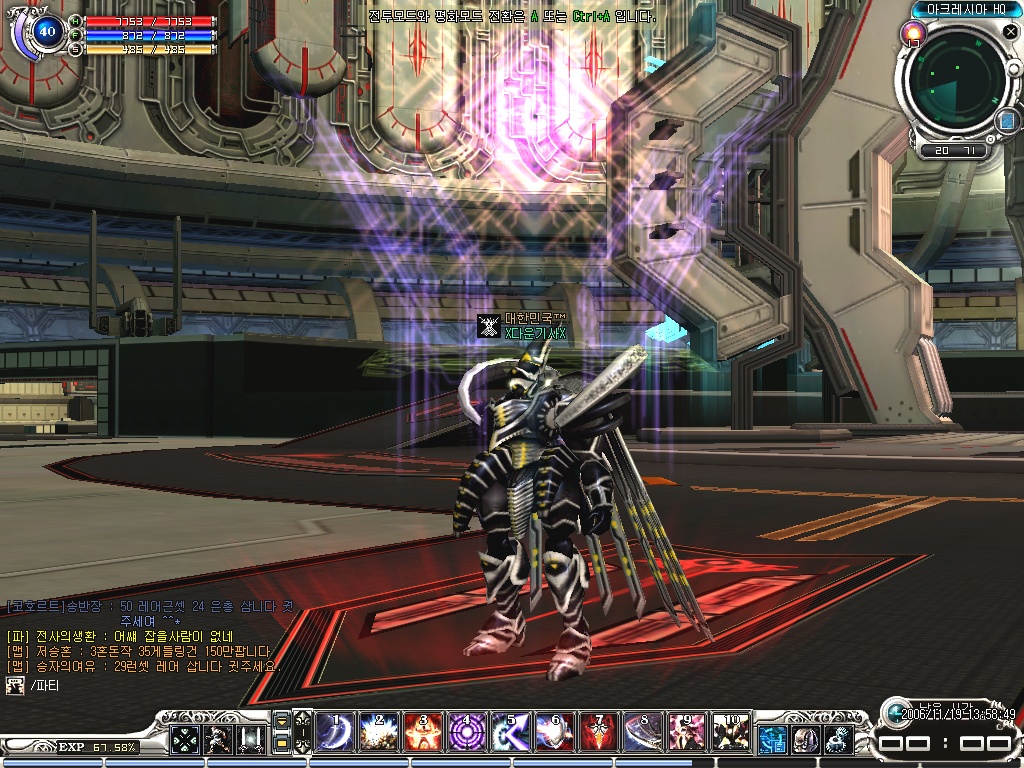Close the radar with its X button
The image size is (1024, 768).
click(1011, 32)
